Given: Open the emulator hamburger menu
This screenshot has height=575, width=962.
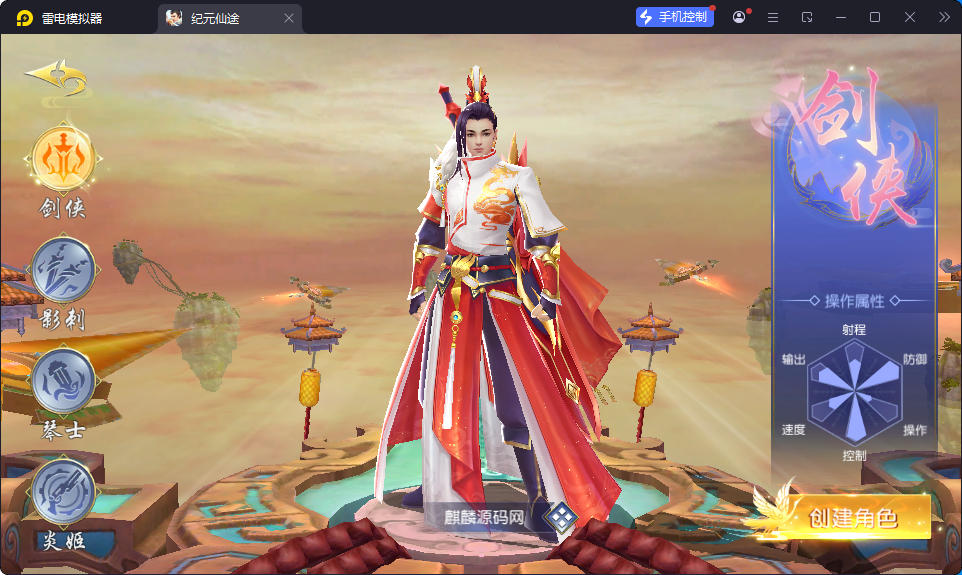Looking at the screenshot, I should point(772,17).
